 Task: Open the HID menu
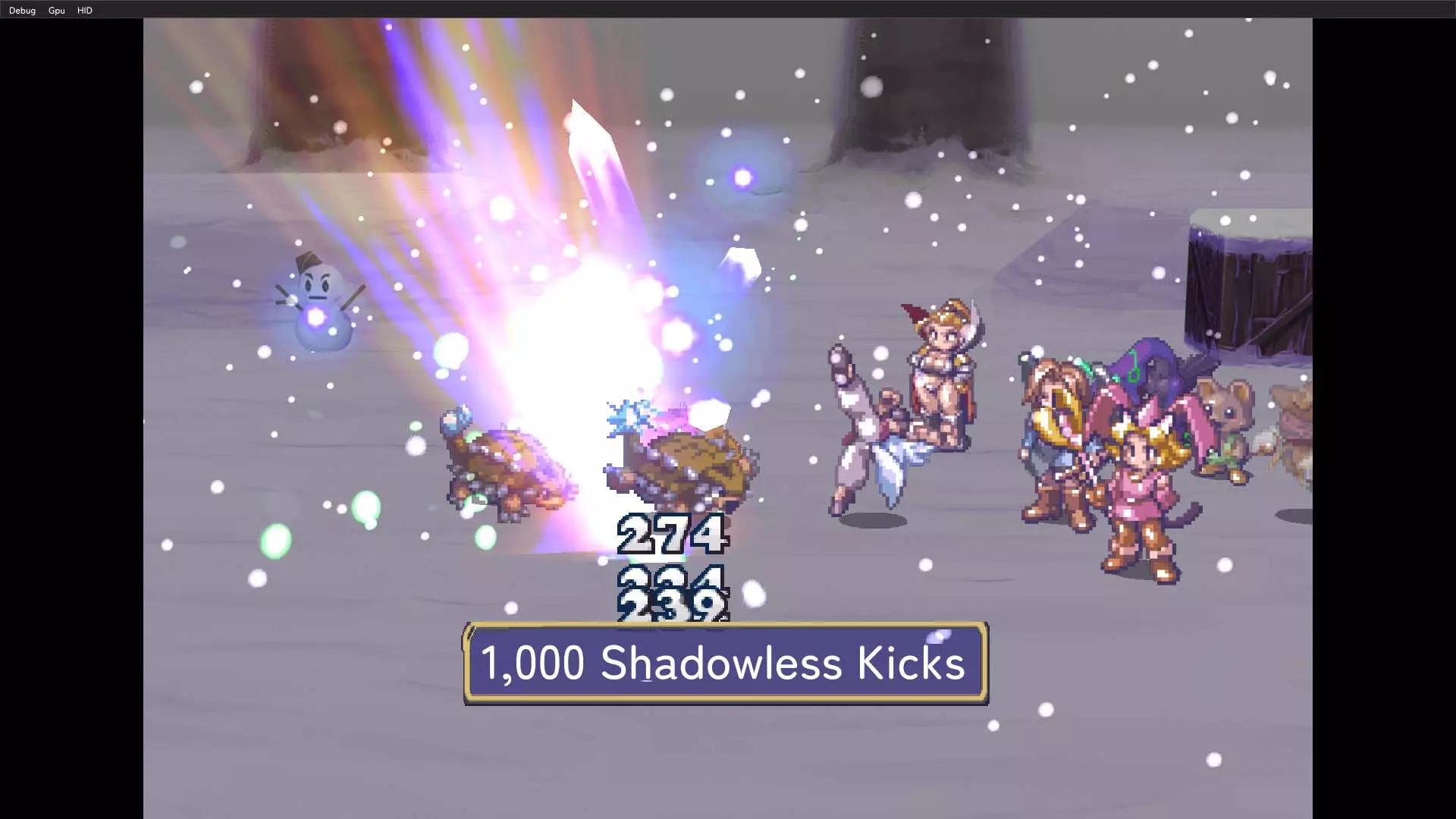click(83, 11)
